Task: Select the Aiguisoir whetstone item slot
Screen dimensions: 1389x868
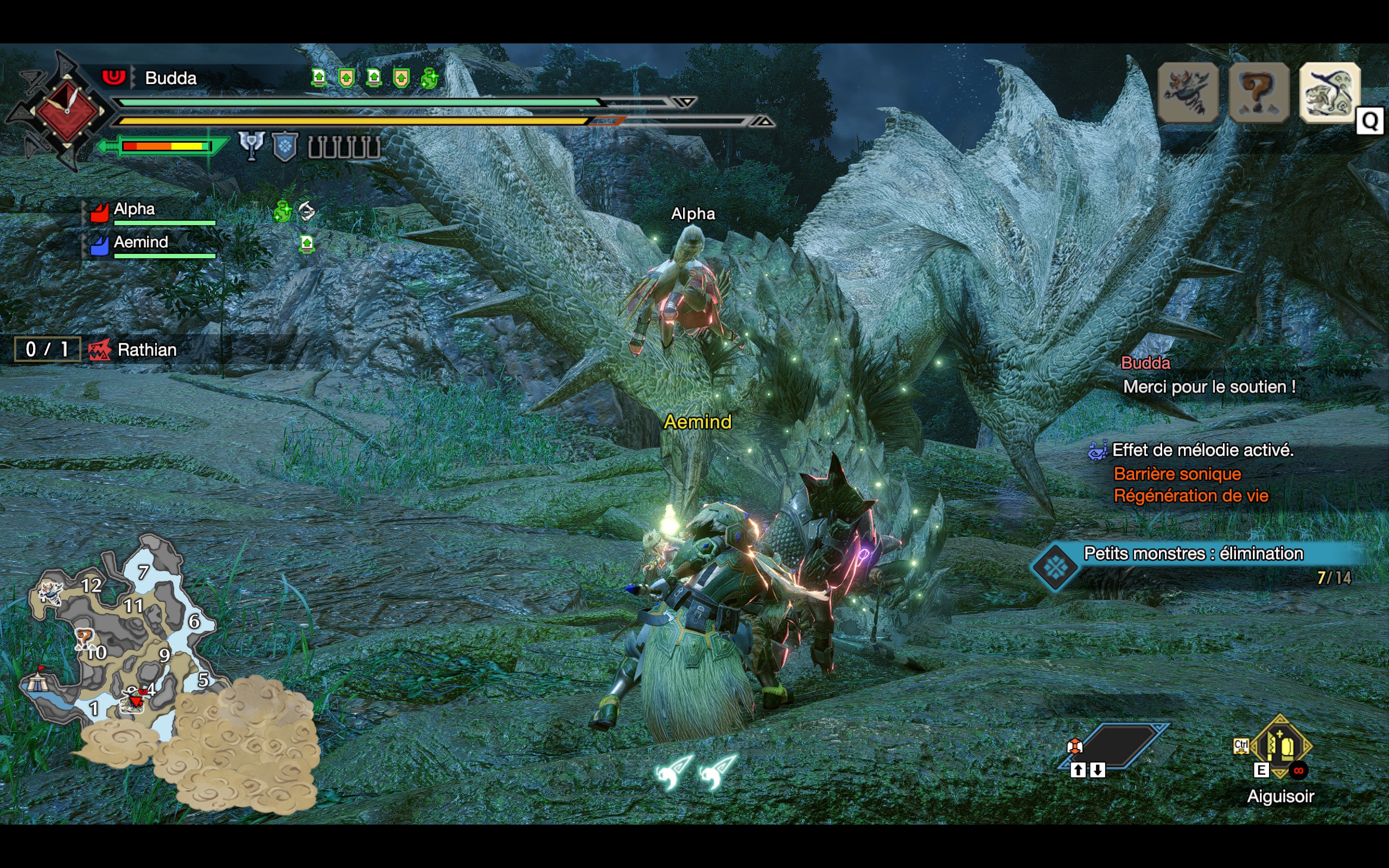Action: tap(1280, 746)
